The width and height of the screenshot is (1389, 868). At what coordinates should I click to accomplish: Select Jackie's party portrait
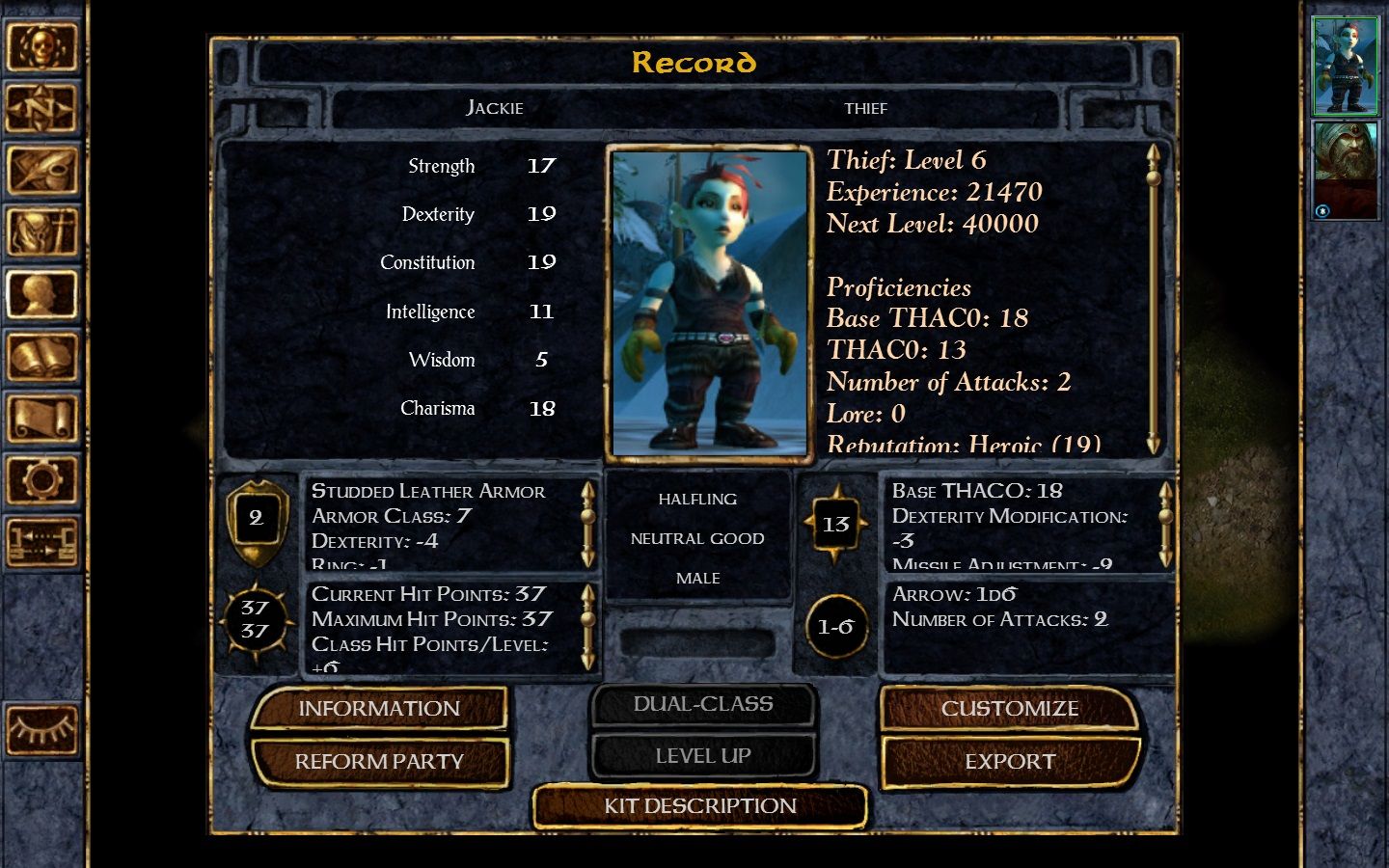1346,66
